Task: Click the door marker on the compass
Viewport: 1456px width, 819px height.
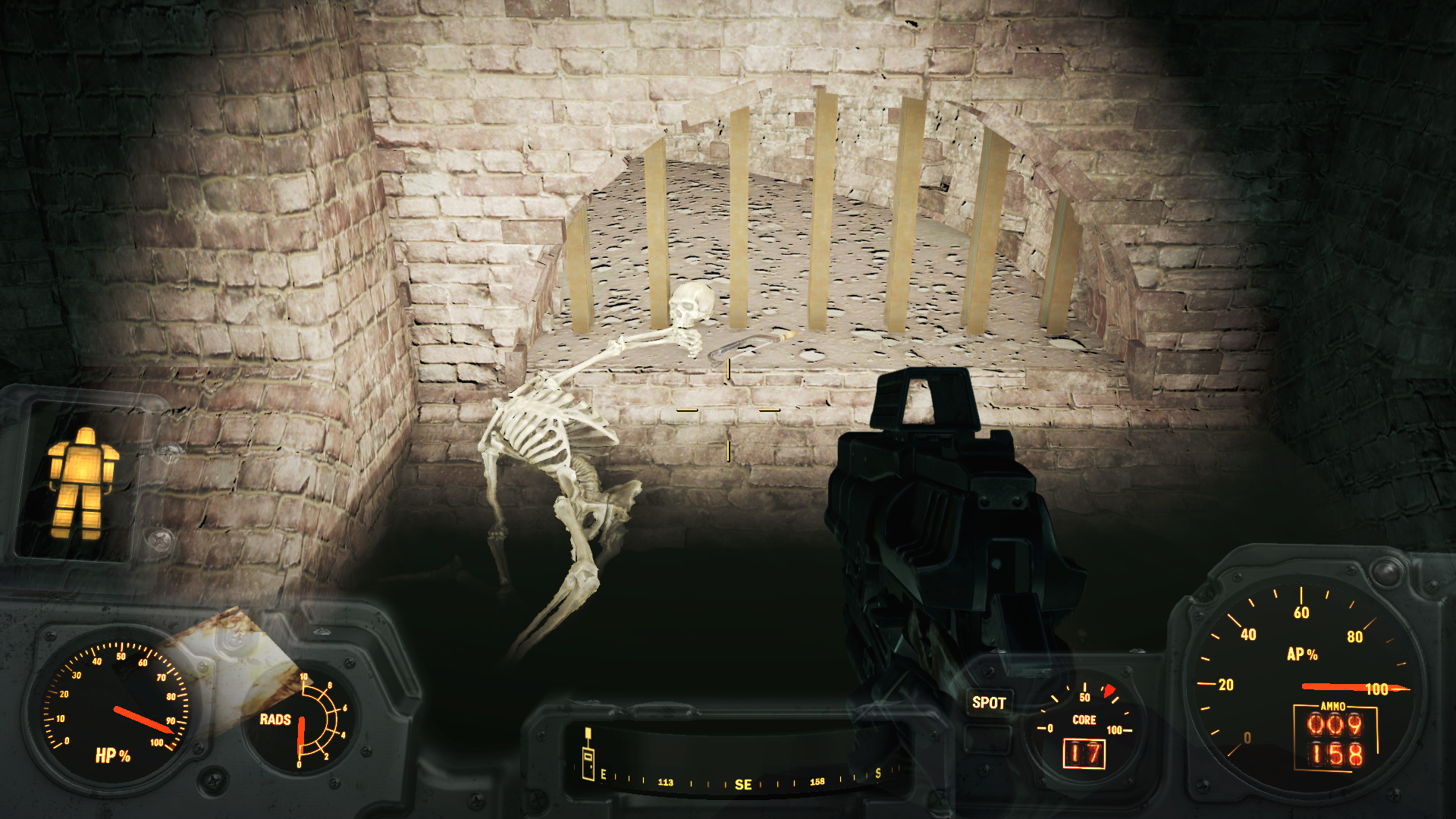Action: point(588,757)
